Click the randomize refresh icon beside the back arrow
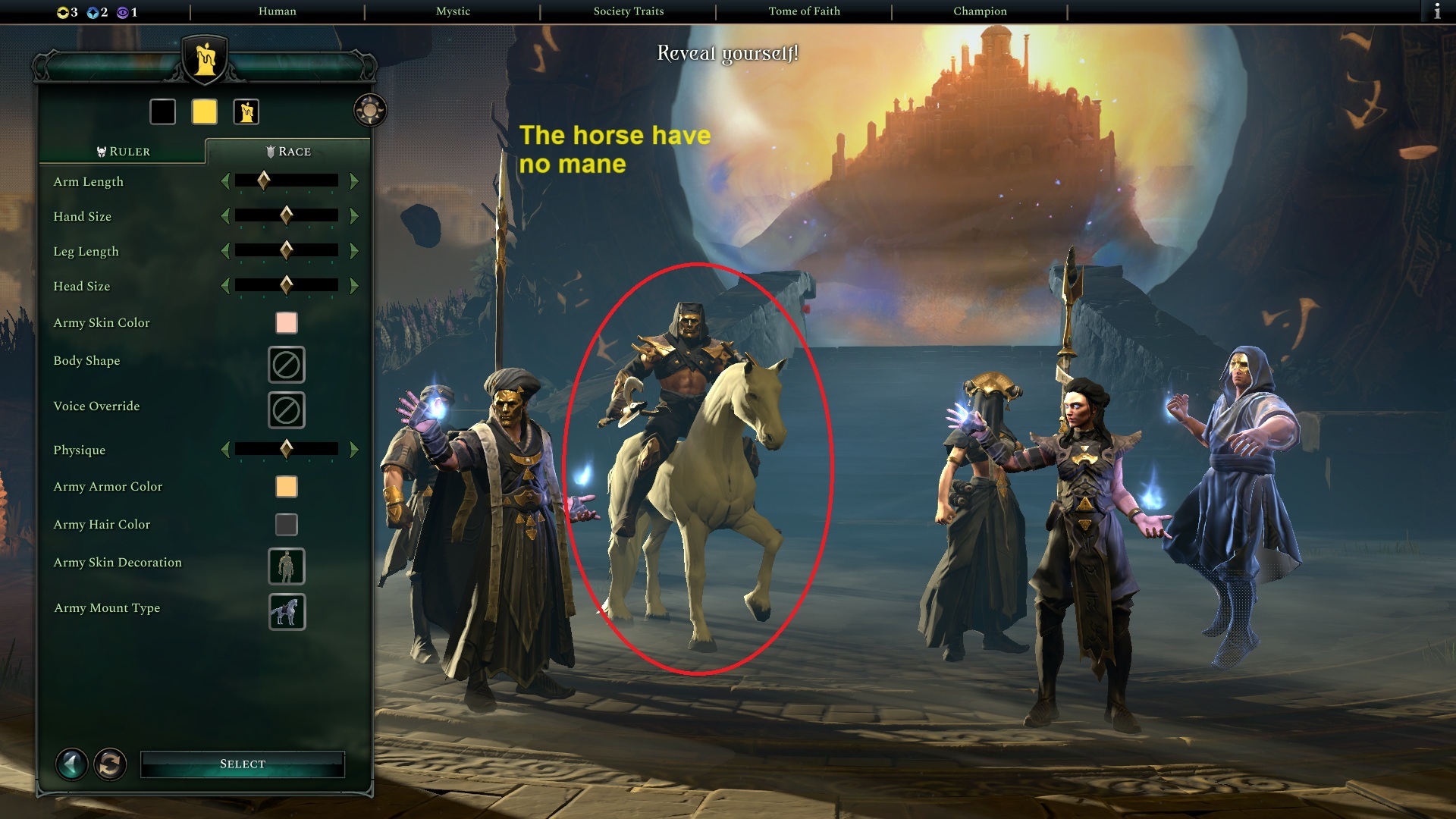Viewport: 1456px width, 819px height. click(111, 764)
